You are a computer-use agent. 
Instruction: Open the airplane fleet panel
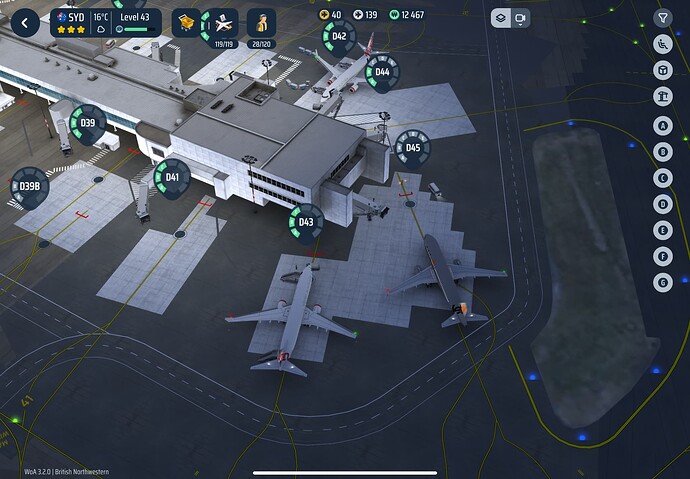click(223, 23)
